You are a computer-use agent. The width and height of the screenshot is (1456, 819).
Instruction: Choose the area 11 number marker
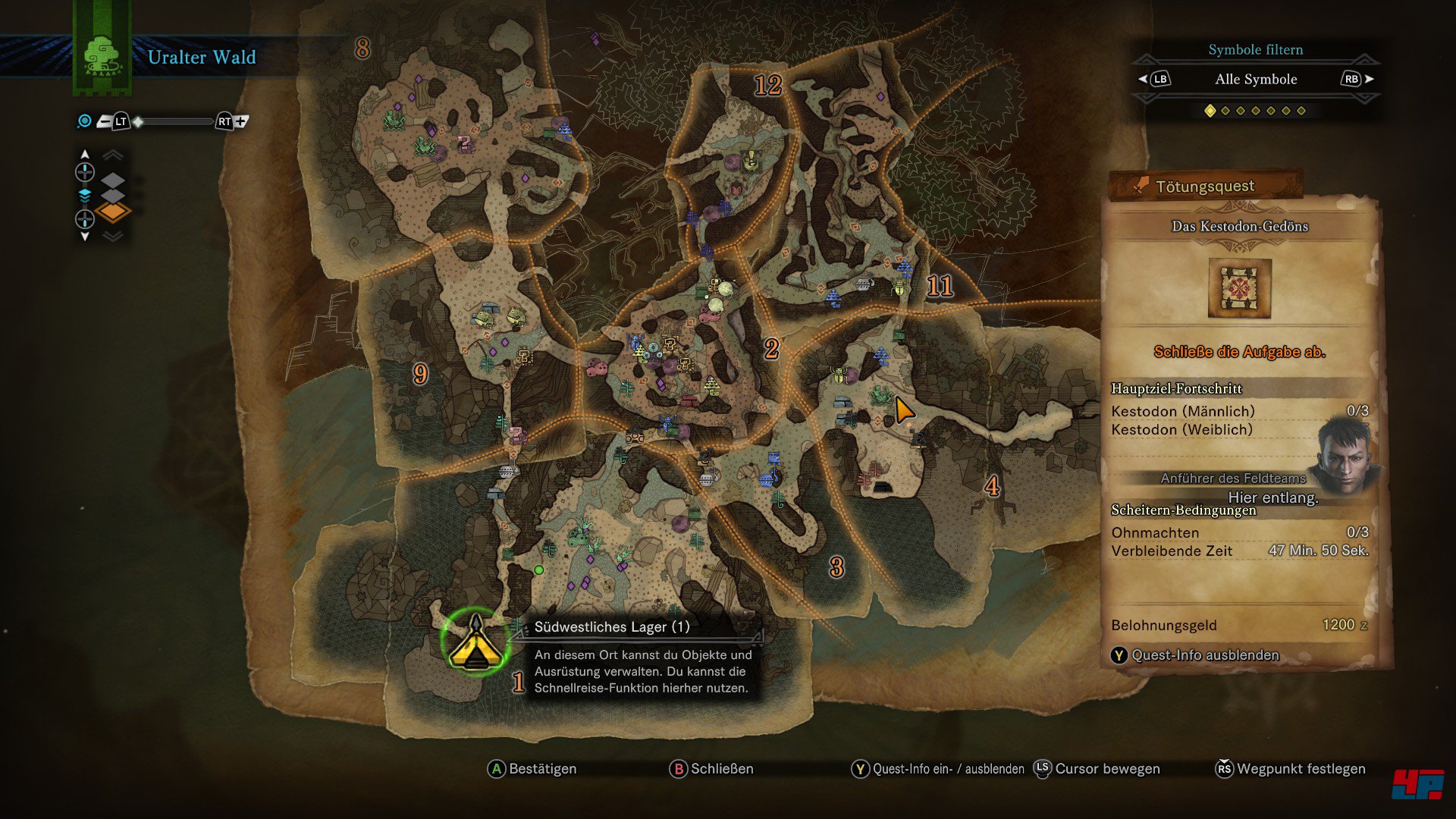click(x=940, y=286)
